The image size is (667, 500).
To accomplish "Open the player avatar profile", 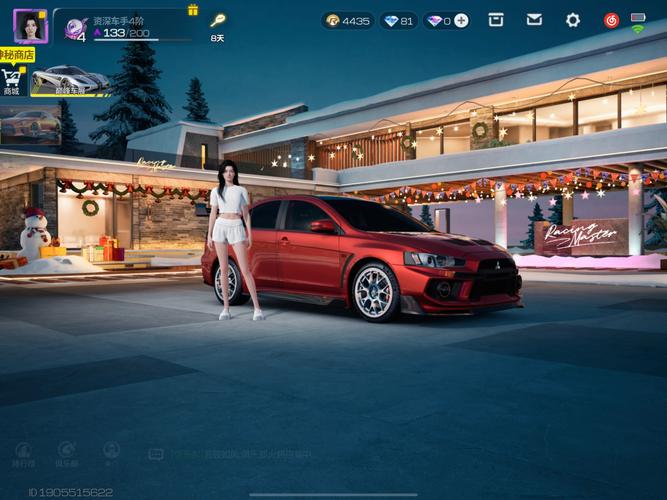I will [x=30, y=25].
